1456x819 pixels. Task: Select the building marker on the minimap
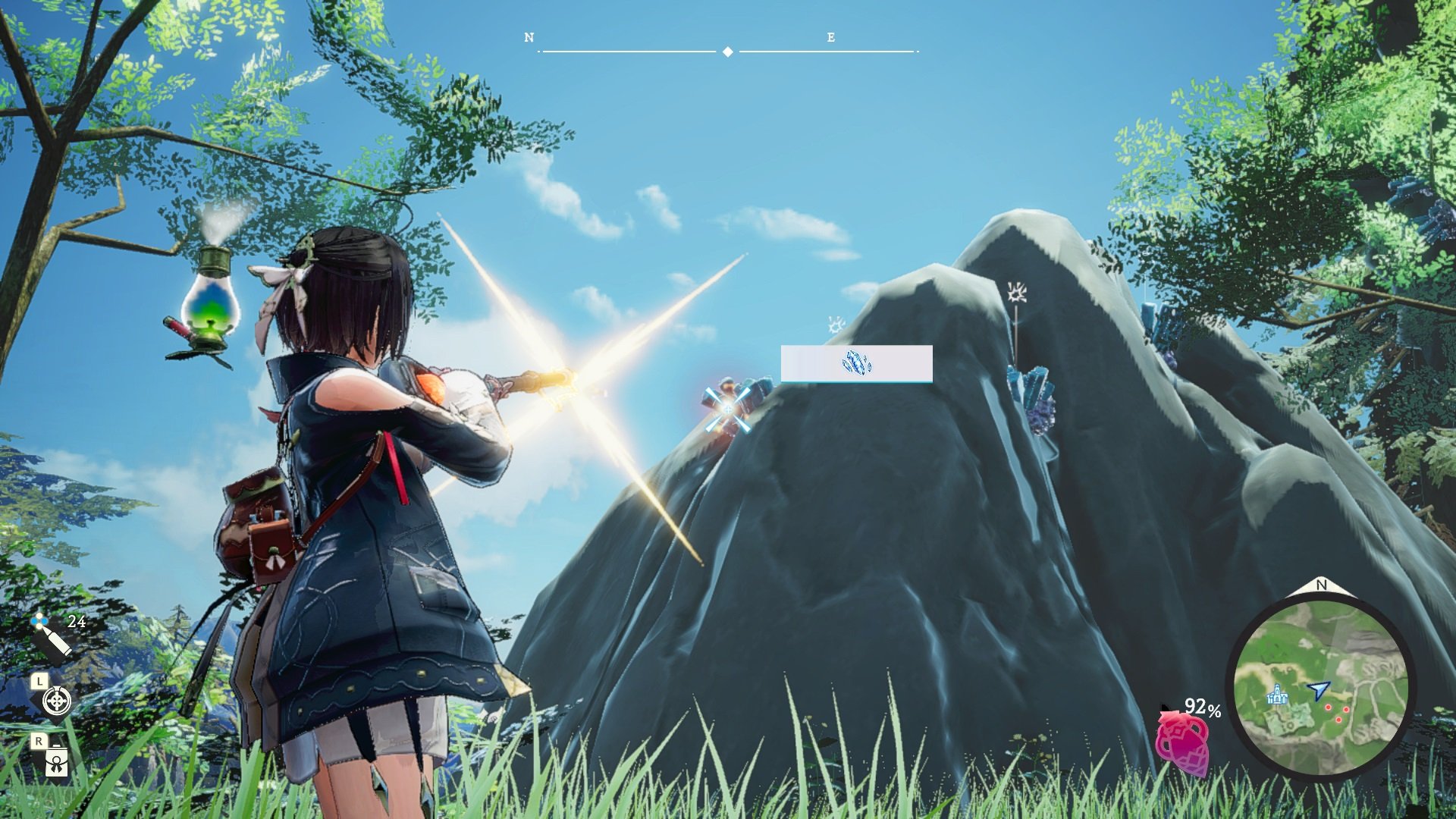click(1278, 694)
